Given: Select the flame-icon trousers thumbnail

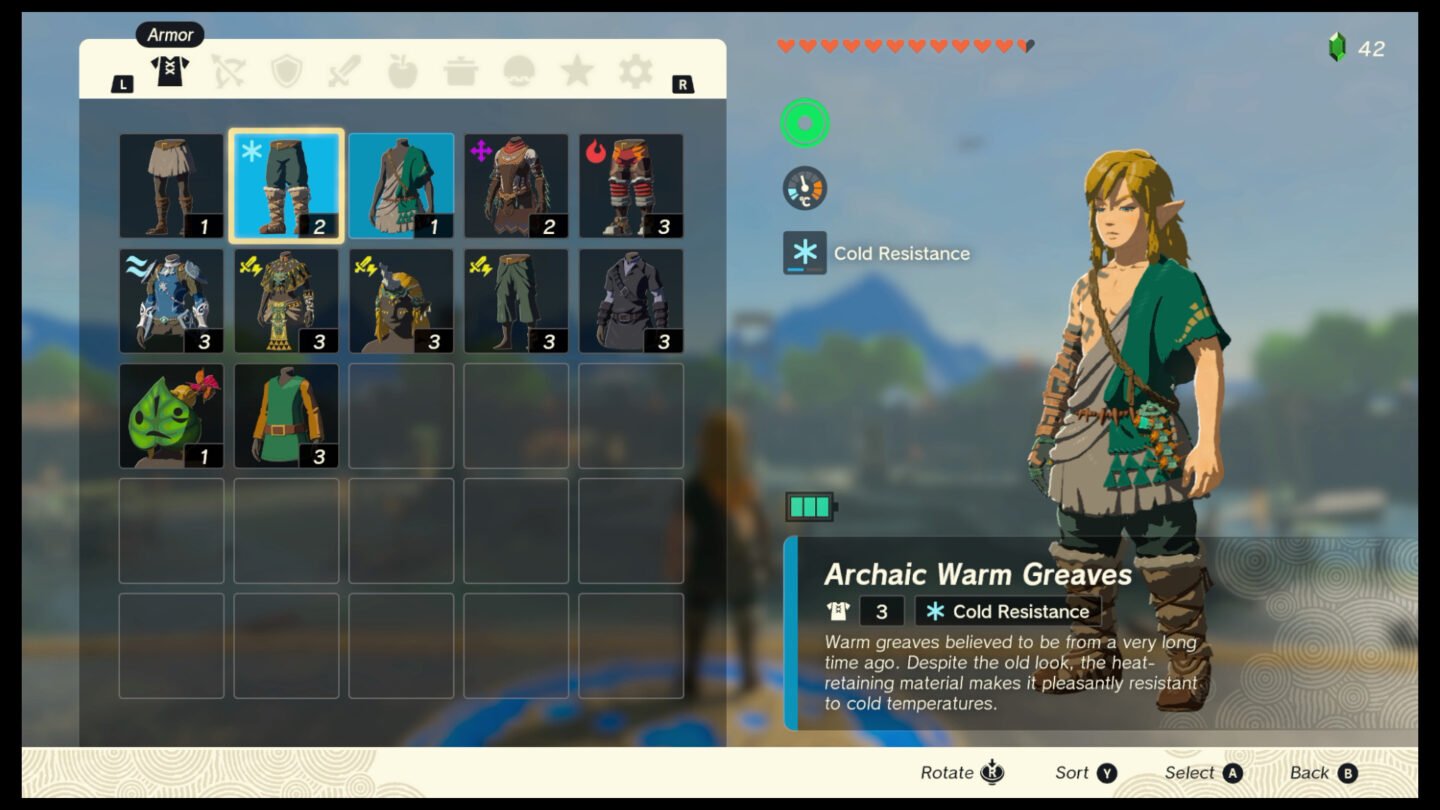Looking at the screenshot, I should (x=631, y=183).
